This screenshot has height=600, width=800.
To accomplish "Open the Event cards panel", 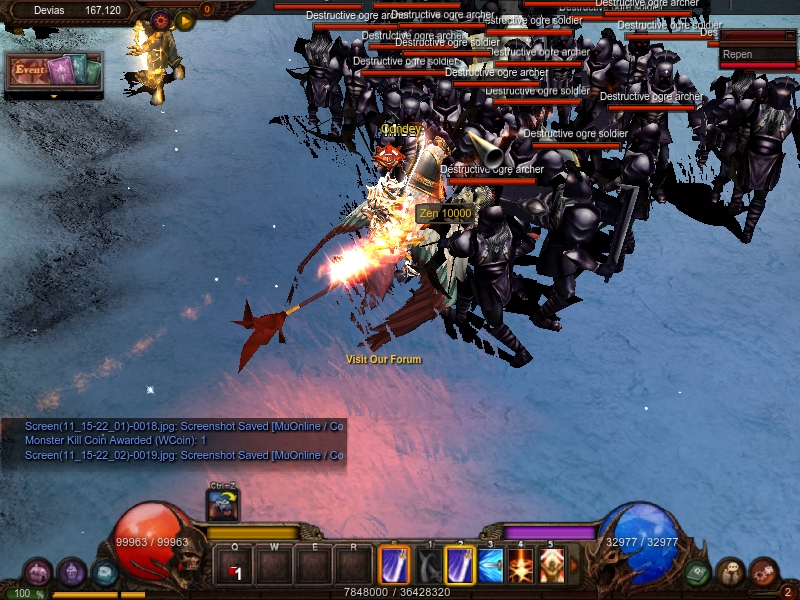I will click(x=54, y=71).
